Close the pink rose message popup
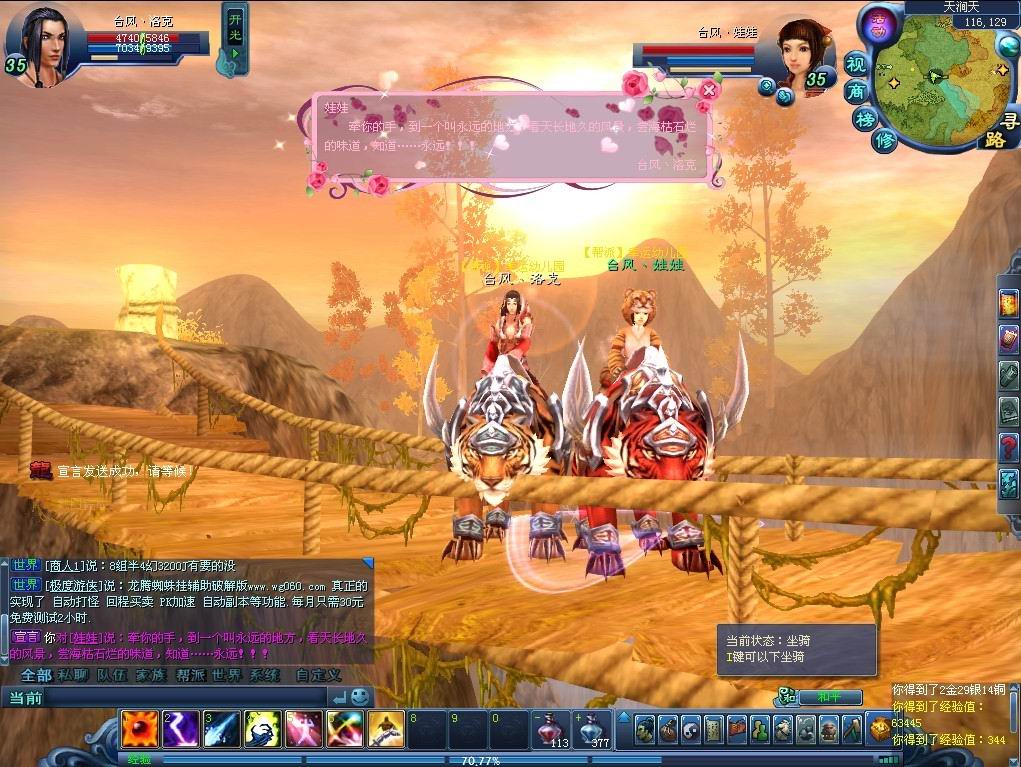 click(x=709, y=90)
